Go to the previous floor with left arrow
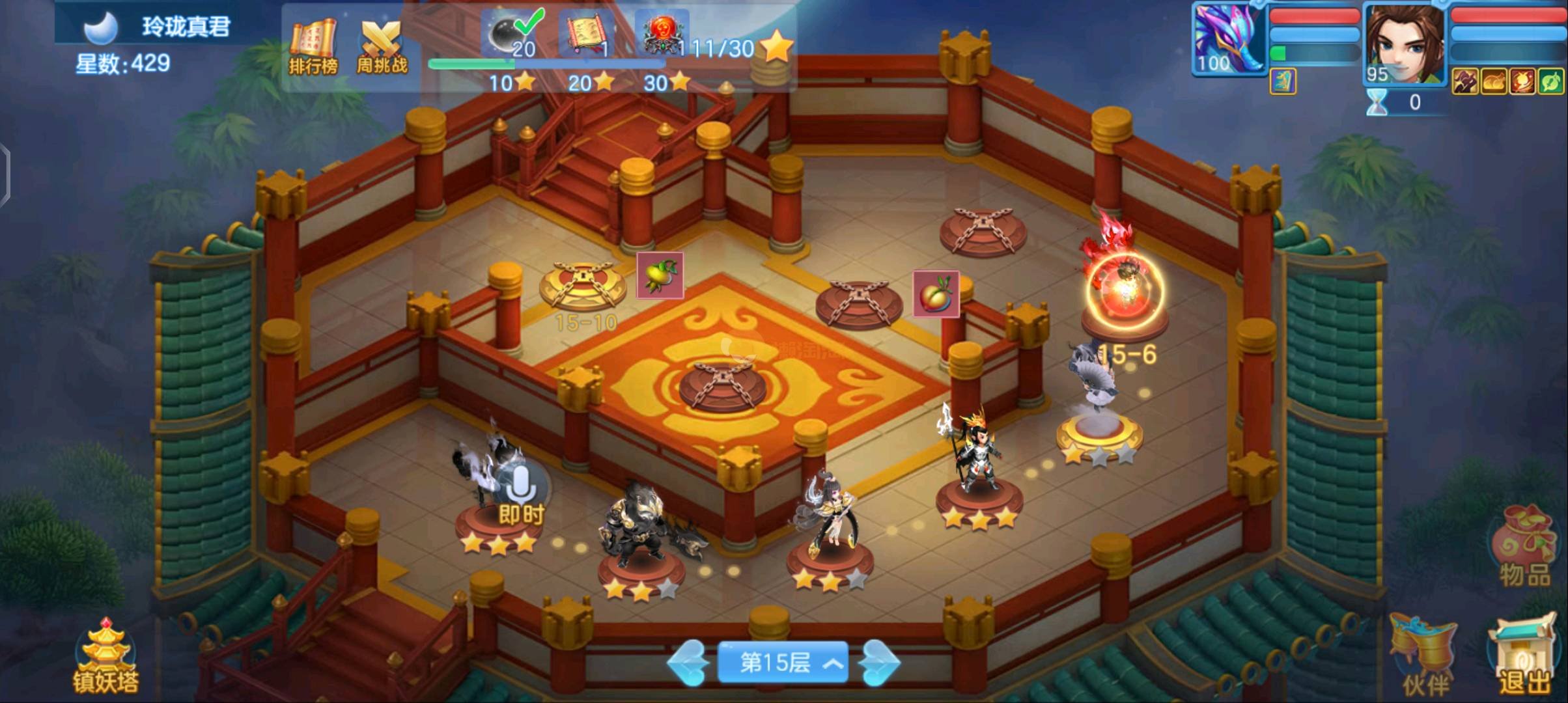Screen dimensions: 1568x703 click(688, 663)
